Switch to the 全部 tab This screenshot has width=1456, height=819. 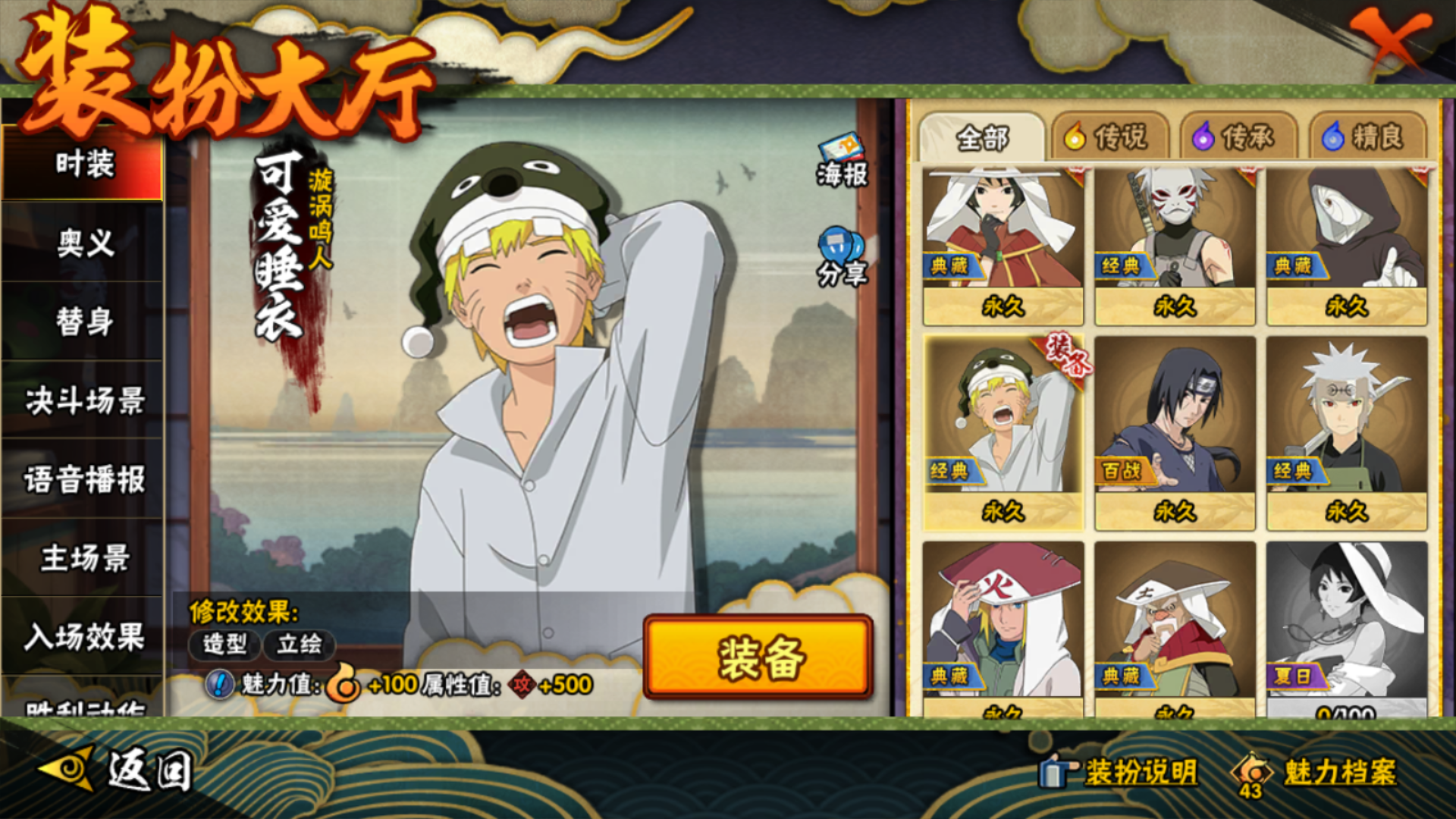pyautogui.click(x=982, y=138)
